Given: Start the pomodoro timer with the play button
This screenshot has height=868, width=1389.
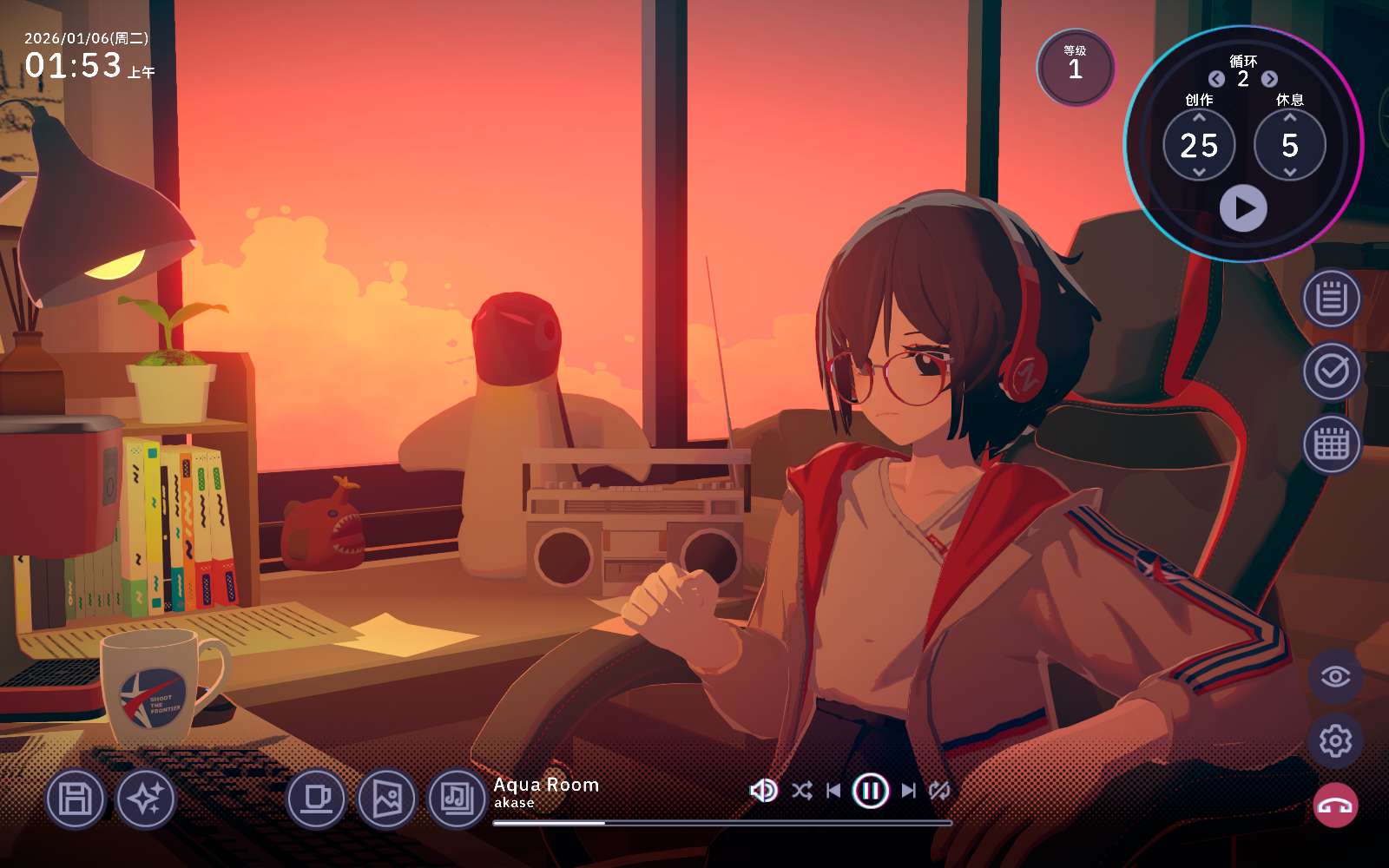Looking at the screenshot, I should click(1245, 207).
